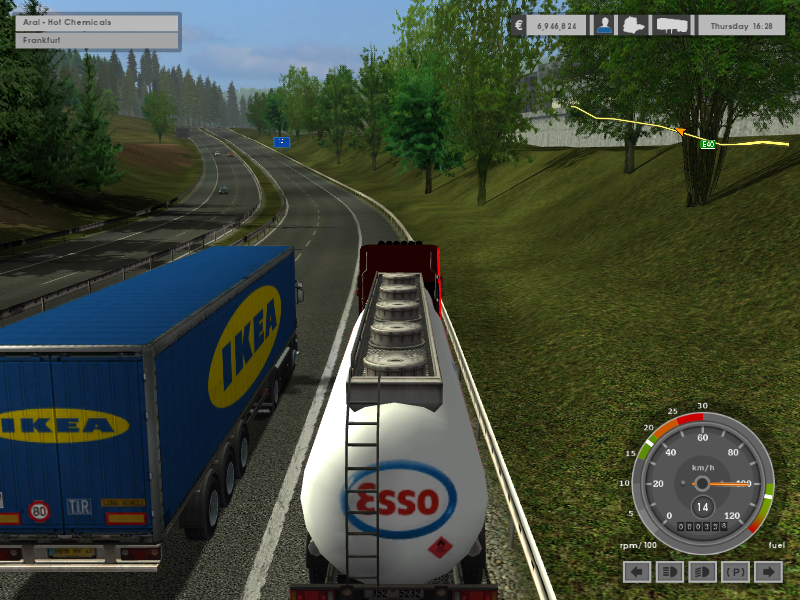The height and width of the screenshot is (600, 800).
Task: Switch on the low beam headlights
Action: (703, 572)
